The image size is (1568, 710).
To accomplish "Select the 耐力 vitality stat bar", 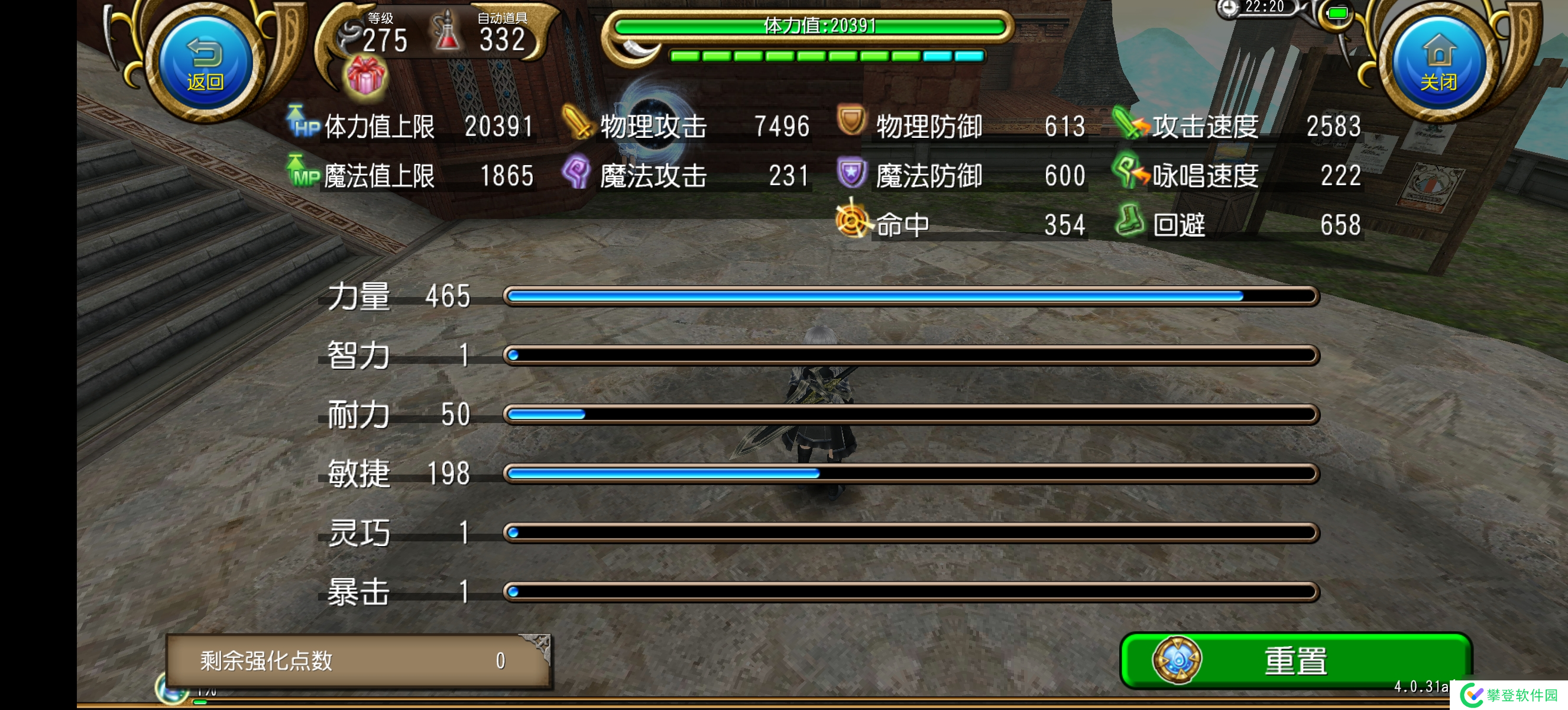I will coord(911,414).
